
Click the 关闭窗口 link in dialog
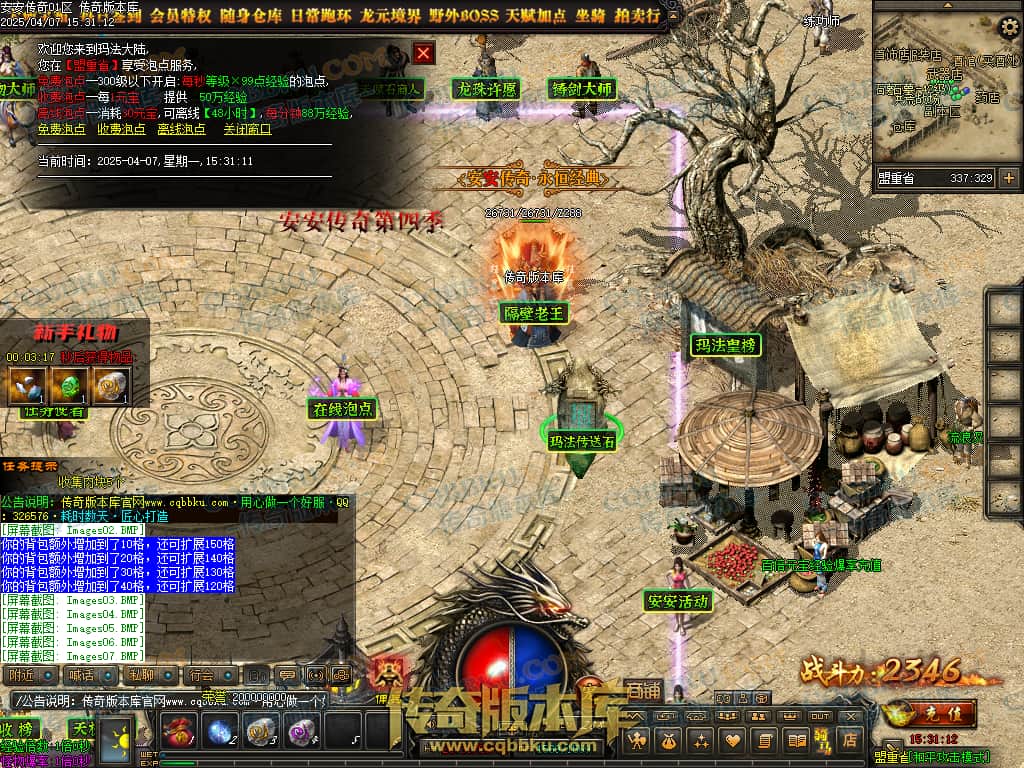click(x=247, y=129)
